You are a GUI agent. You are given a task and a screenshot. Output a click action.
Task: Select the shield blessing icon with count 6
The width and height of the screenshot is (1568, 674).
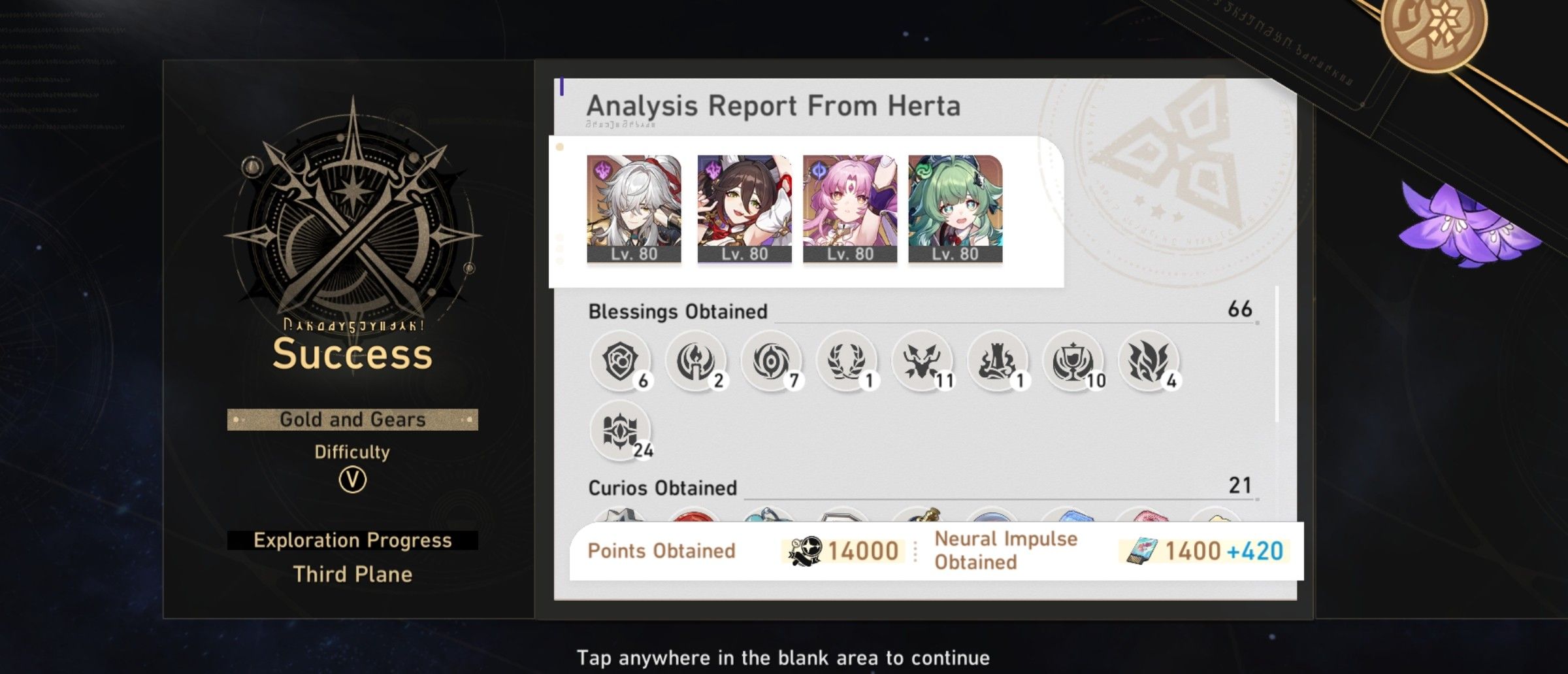621,361
